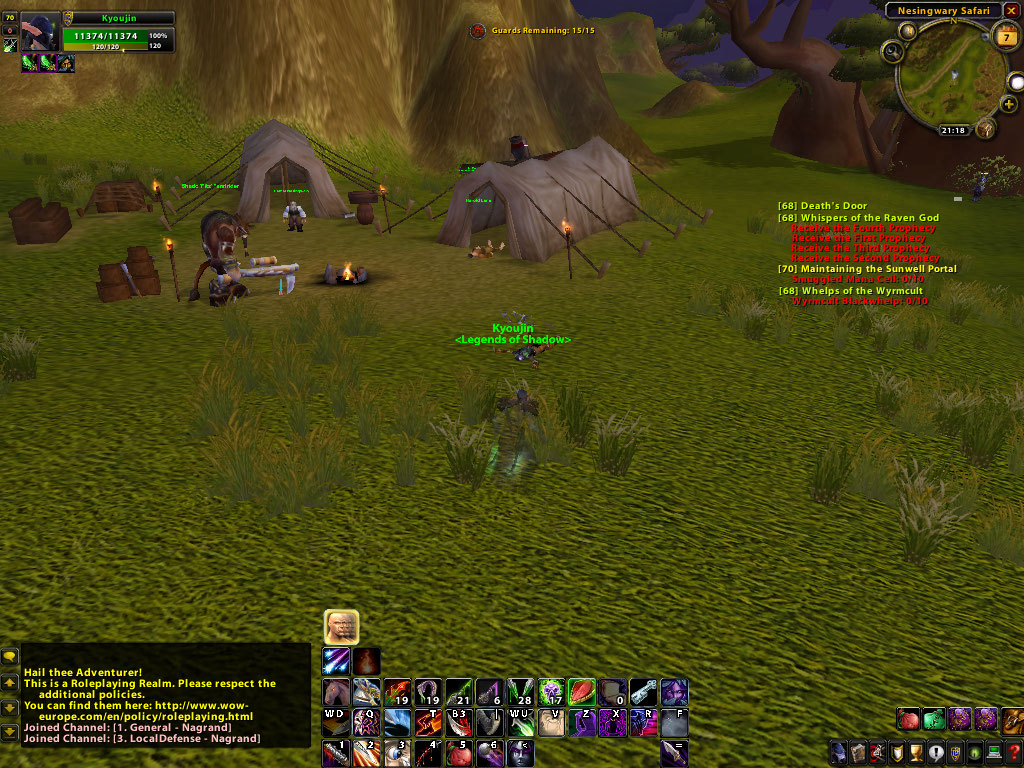Use the red gem item on action bar

click(582, 692)
